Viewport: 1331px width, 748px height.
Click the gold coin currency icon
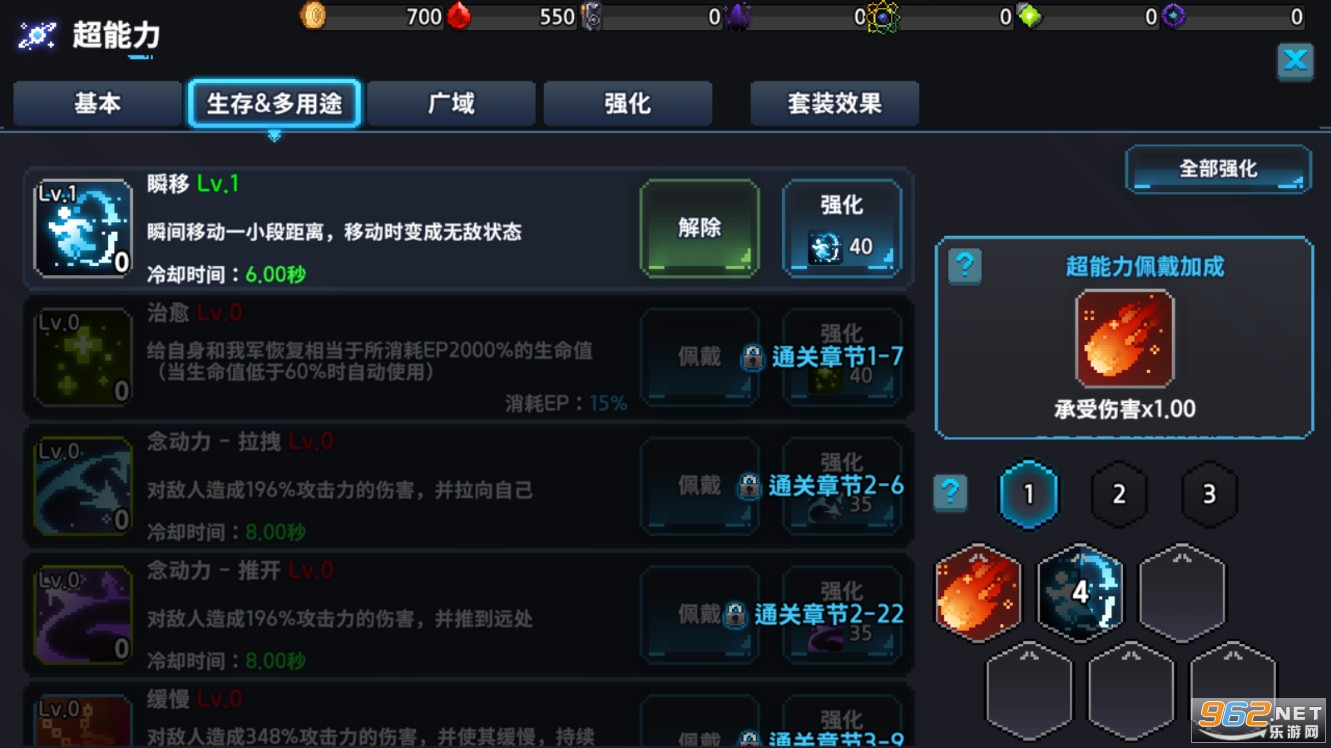313,17
